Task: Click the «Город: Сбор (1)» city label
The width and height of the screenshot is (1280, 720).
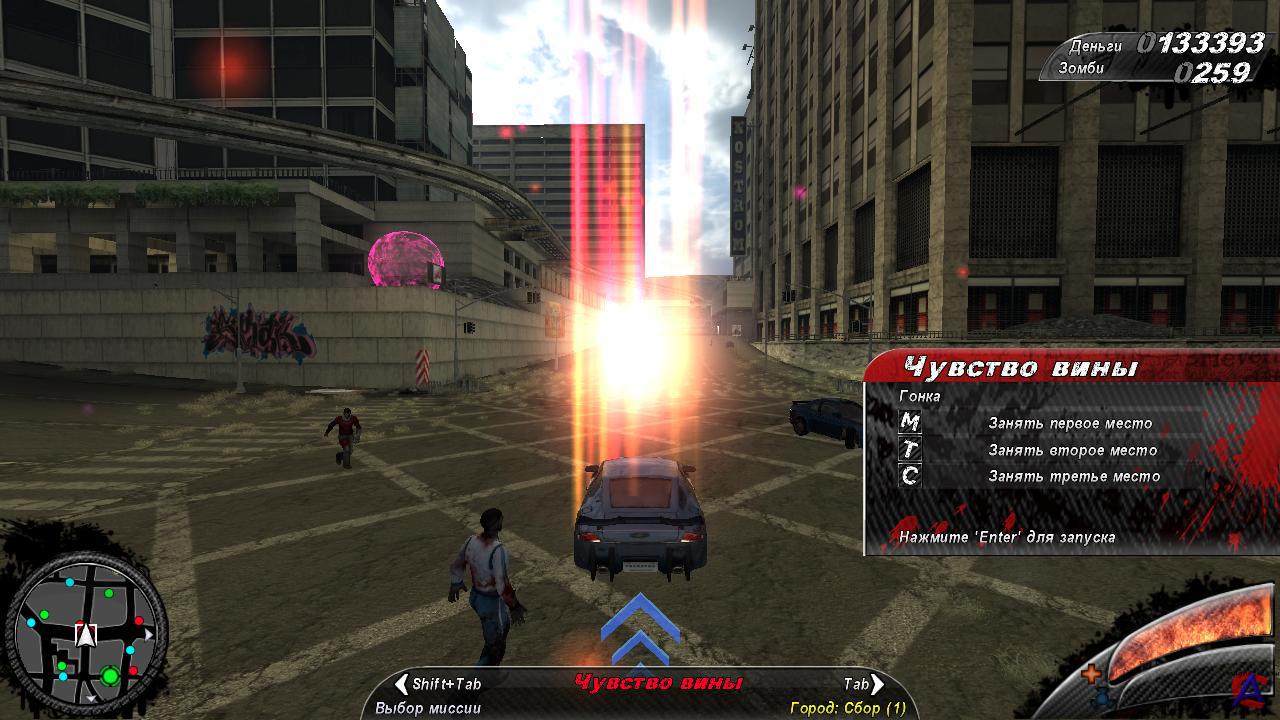Action: coord(847,708)
